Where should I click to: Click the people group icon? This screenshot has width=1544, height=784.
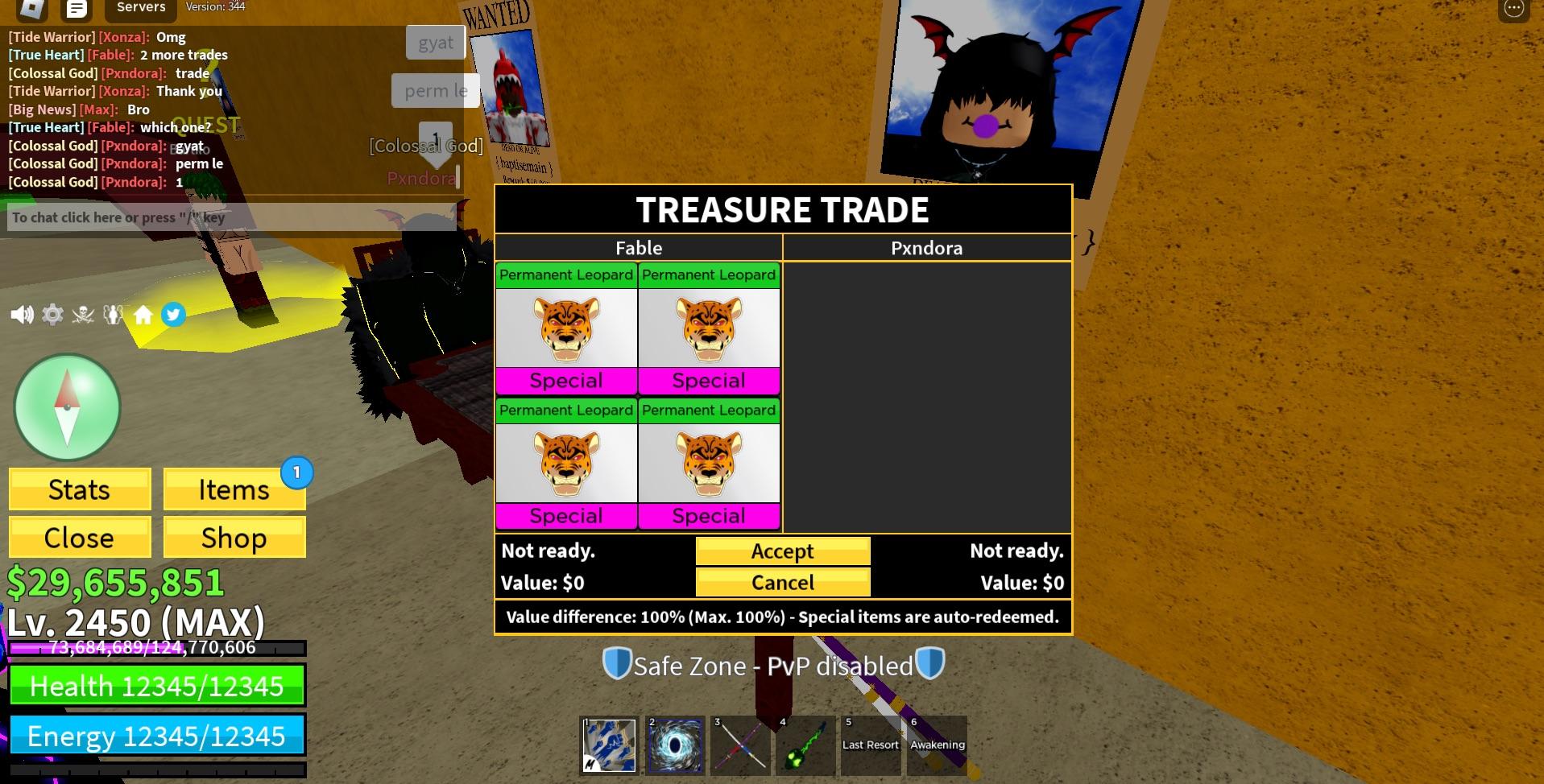pyautogui.click(x=113, y=315)
